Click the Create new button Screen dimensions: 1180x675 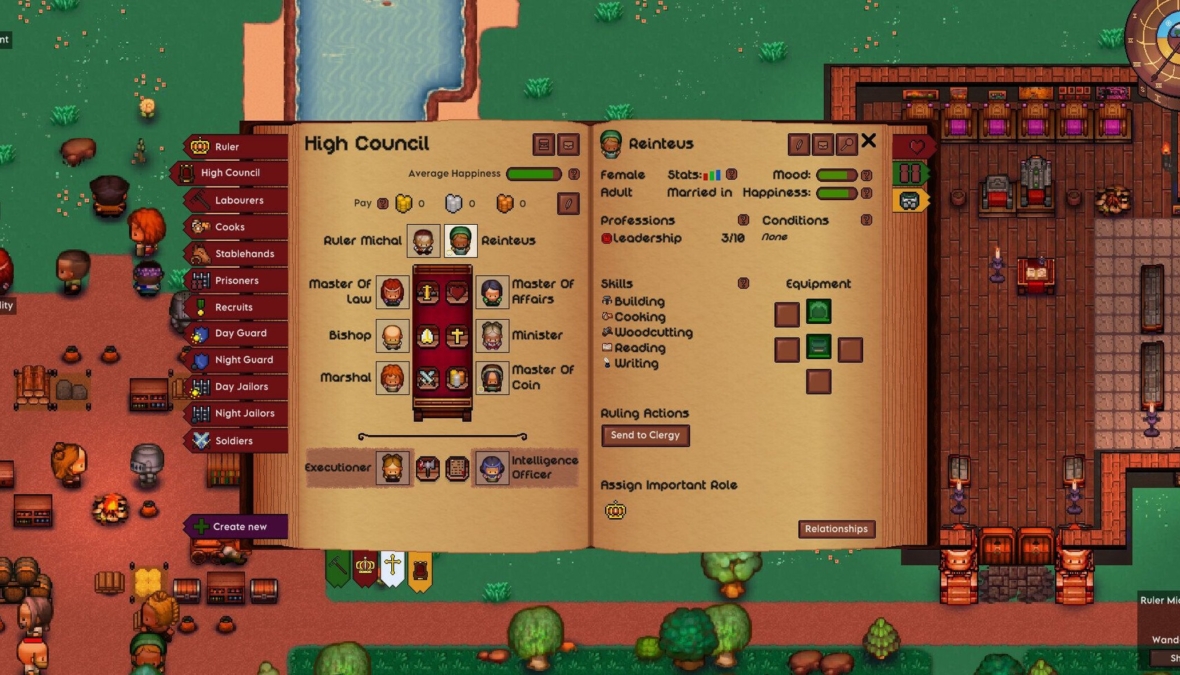(x=237, y=527)
